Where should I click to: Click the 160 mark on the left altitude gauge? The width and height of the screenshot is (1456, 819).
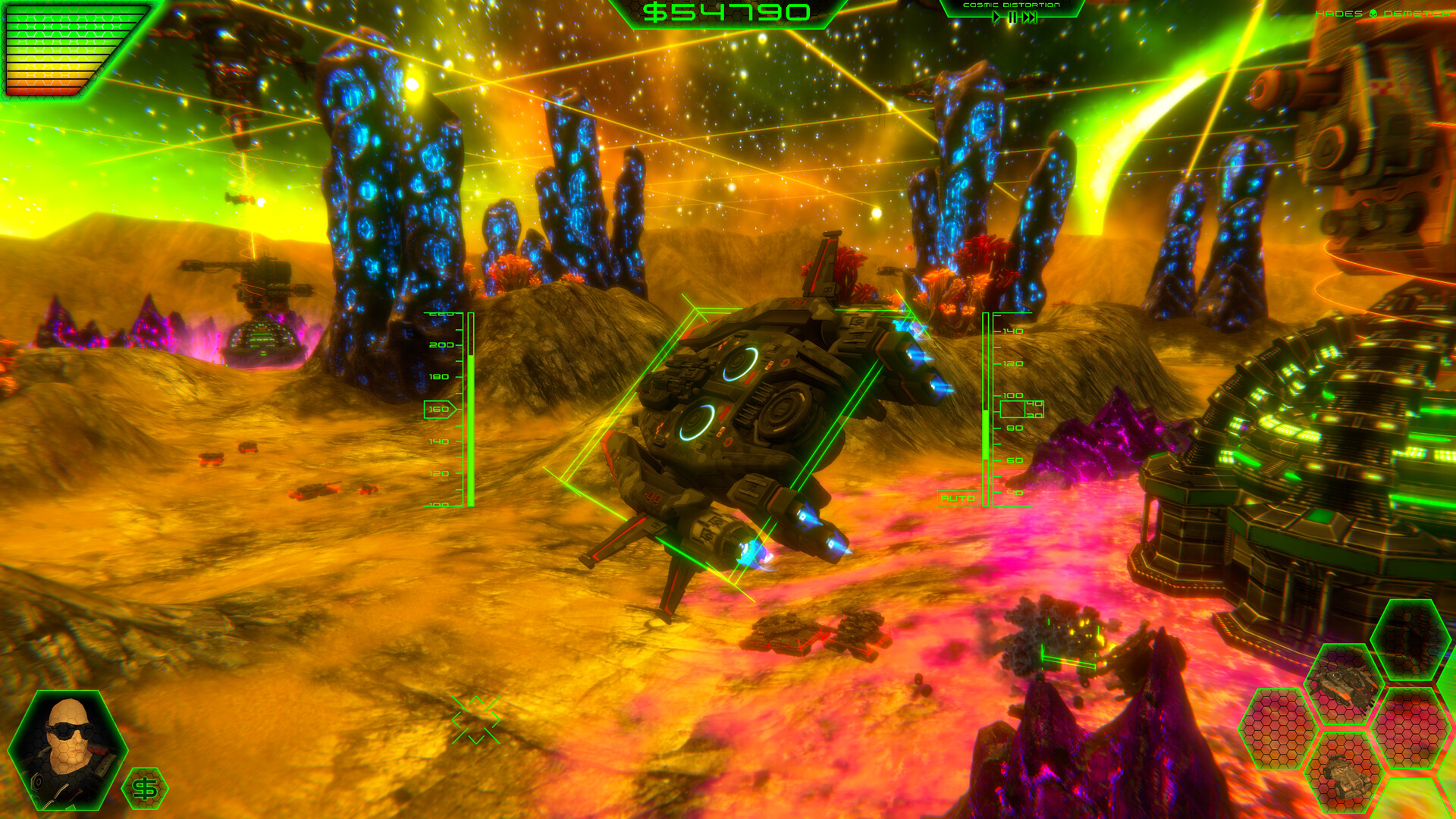438,408
